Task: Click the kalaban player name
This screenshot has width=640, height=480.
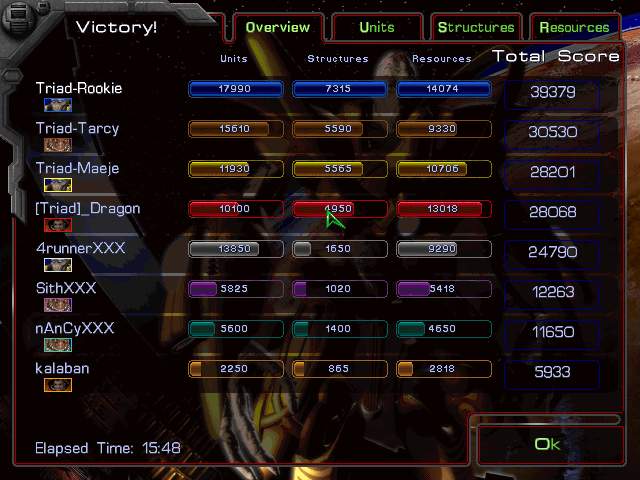Action: pyautogui.click(x=62, y=368)
